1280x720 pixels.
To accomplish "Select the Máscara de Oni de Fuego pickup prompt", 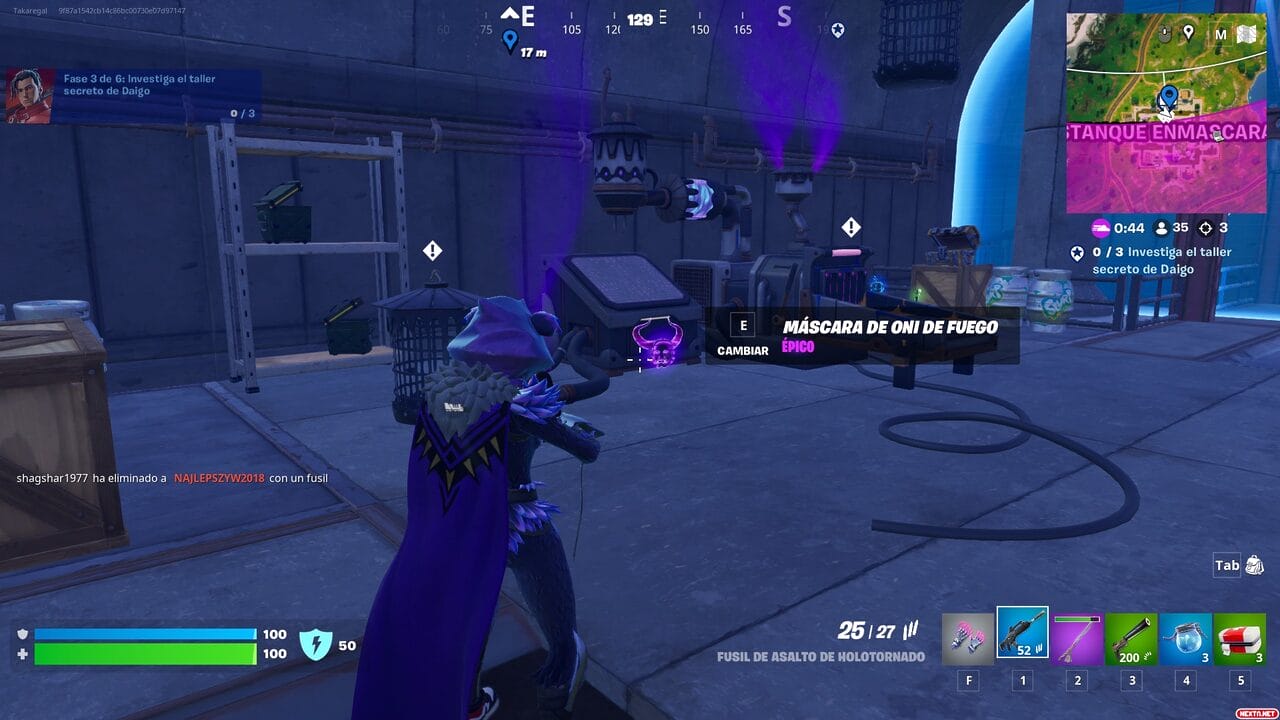I will (861, 336).
